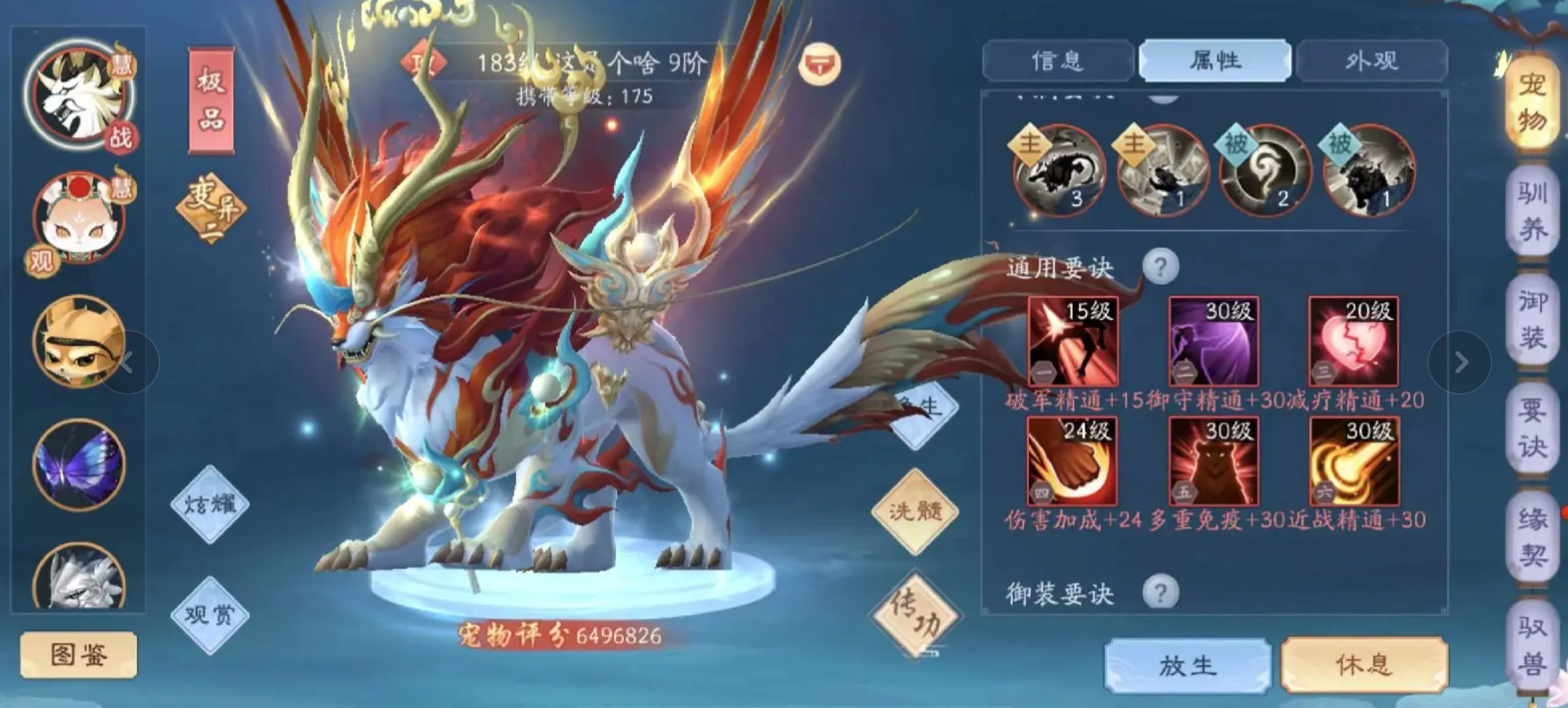Click the 御装 sidebar icon
The height and width of the screenshot is (708, 1568).
1532,317
